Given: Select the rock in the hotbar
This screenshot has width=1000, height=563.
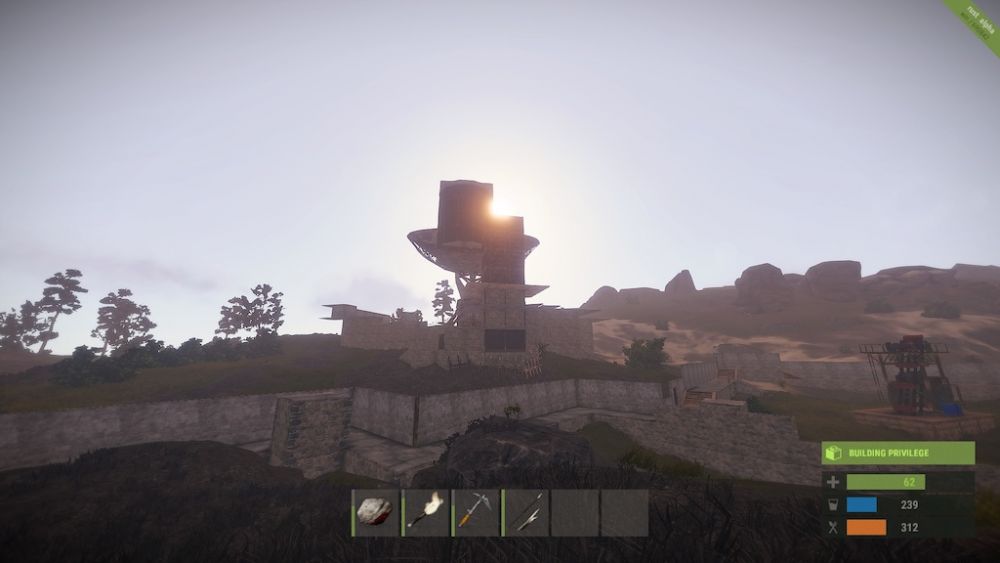Looking at the screenshot, I should [x=376, y=512].
